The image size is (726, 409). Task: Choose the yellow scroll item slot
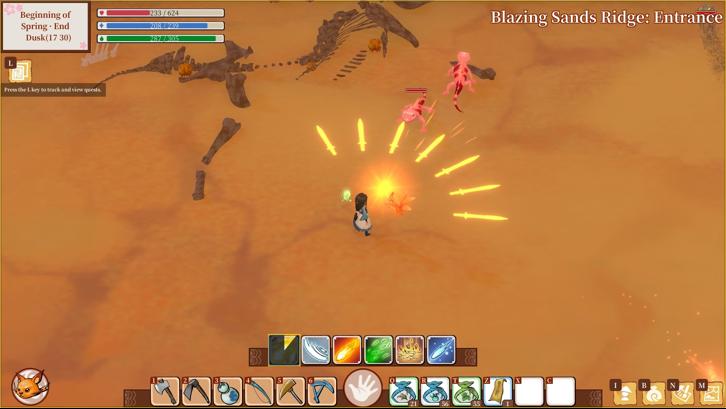(x=497, y=391)
